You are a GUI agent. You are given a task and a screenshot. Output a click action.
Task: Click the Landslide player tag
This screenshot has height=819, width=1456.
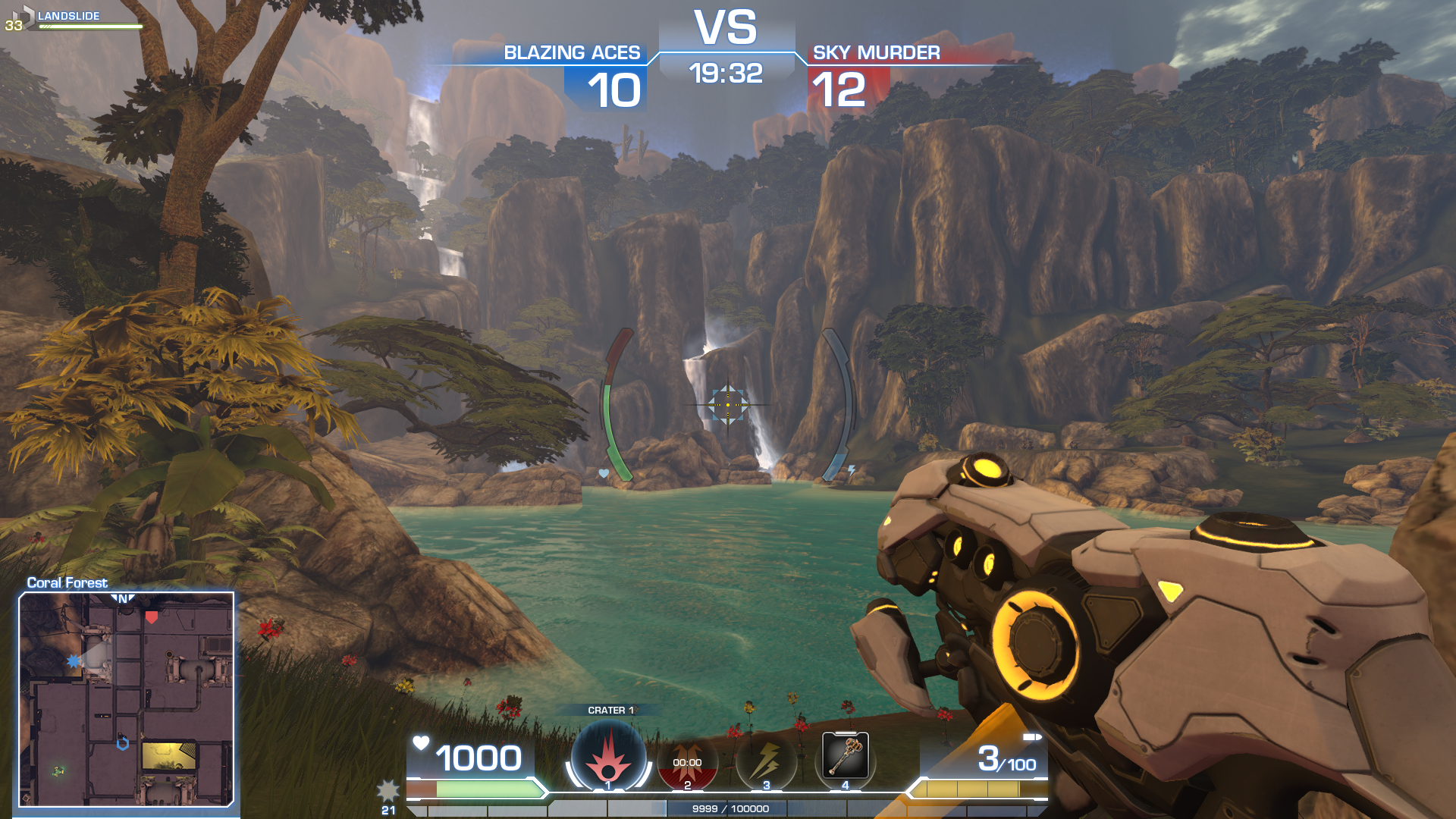pyautogui.click(x=68, y=16)
